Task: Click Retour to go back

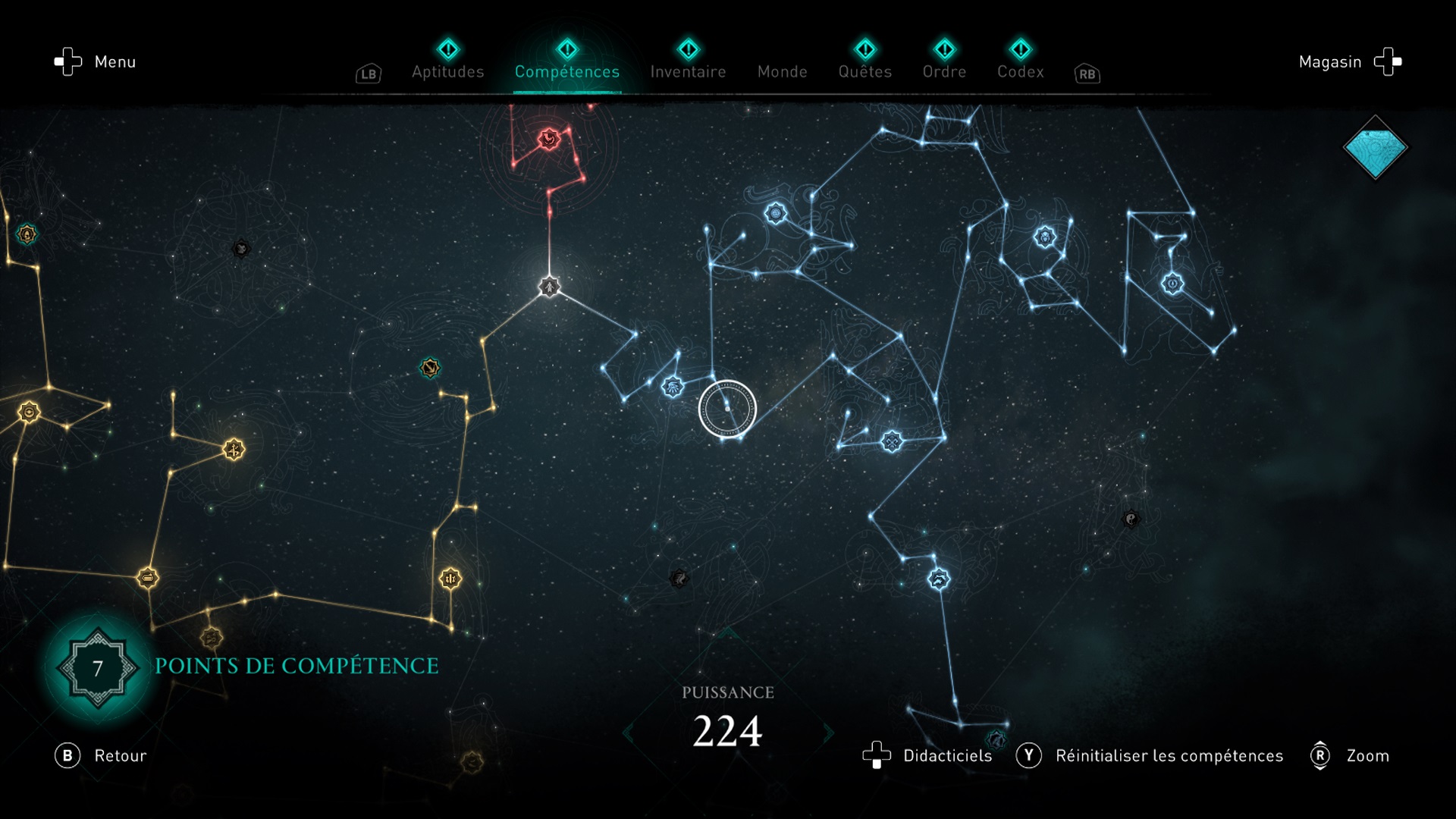Action: pos(101,755)
